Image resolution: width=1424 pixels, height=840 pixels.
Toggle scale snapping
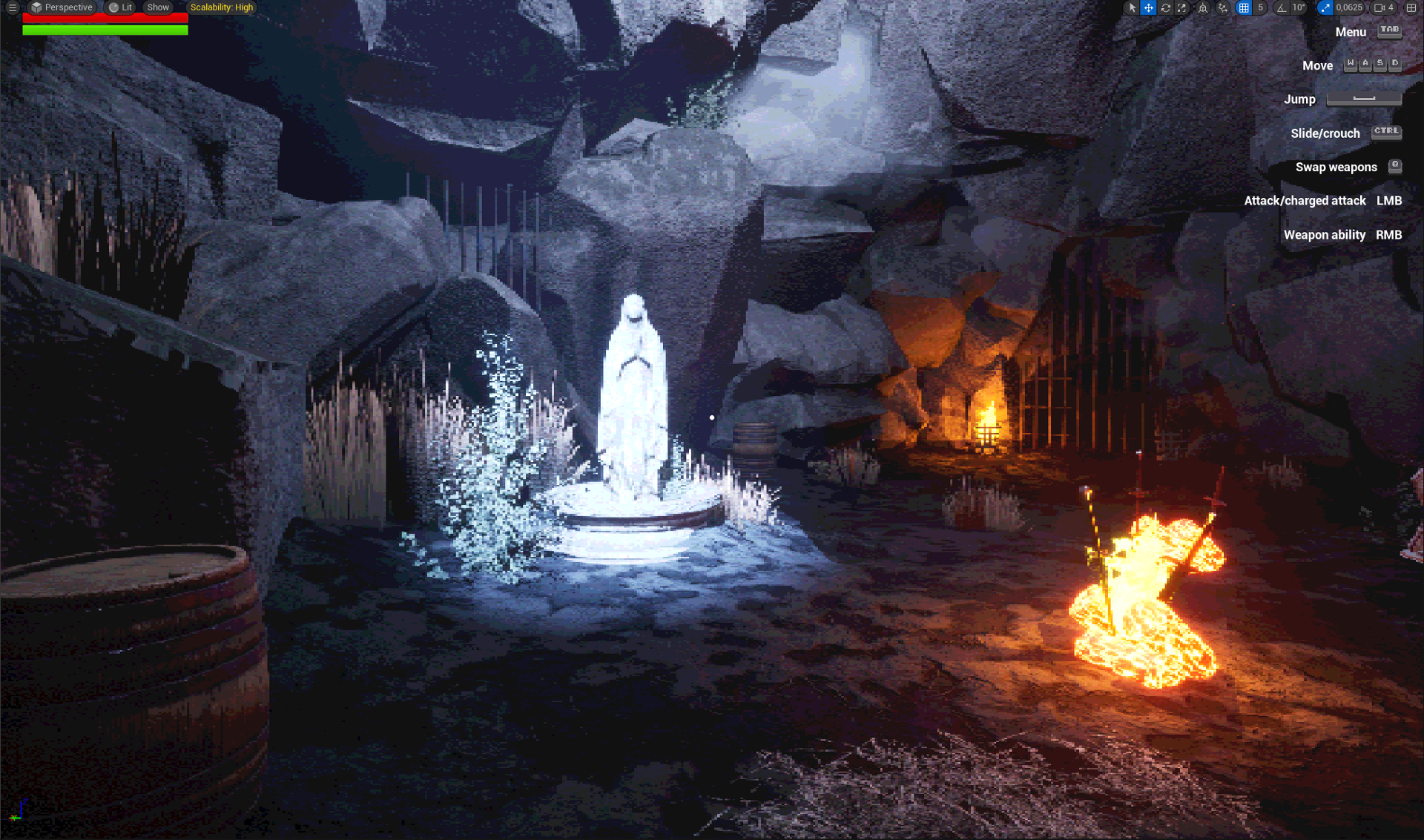pyautogui.click(x=1325, y=7)
